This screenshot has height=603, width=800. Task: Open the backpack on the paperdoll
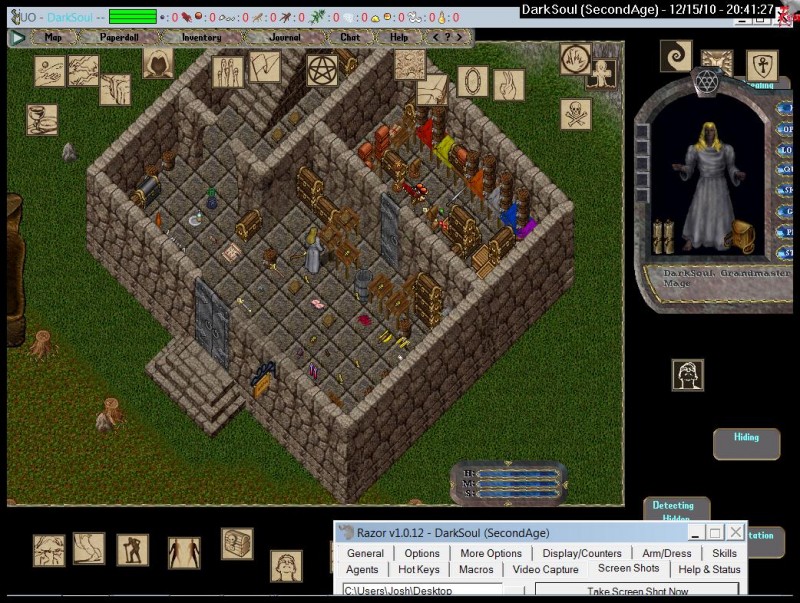pos(740,237)
